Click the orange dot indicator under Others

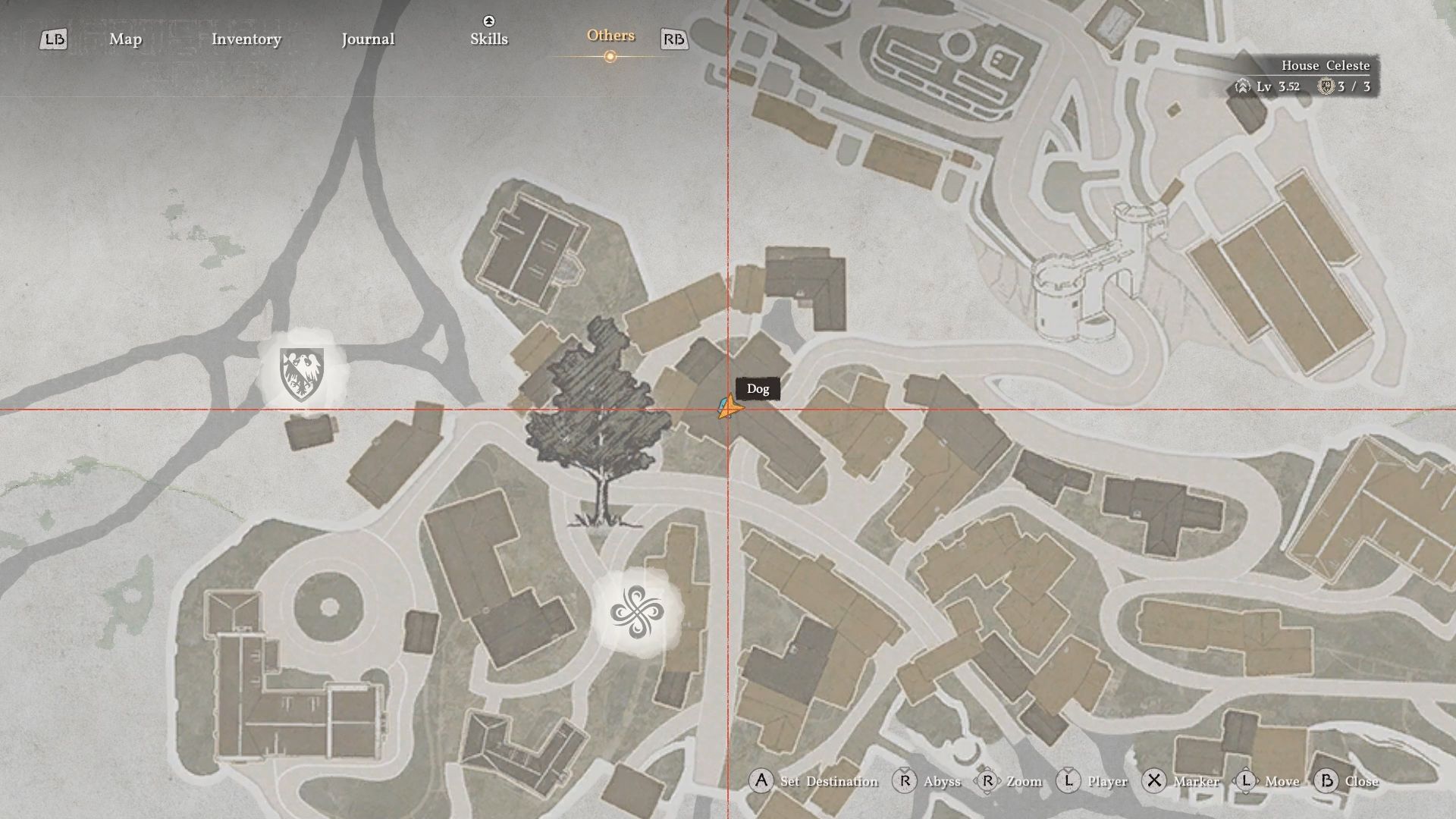pyautogui.click(x=610, y=55)
